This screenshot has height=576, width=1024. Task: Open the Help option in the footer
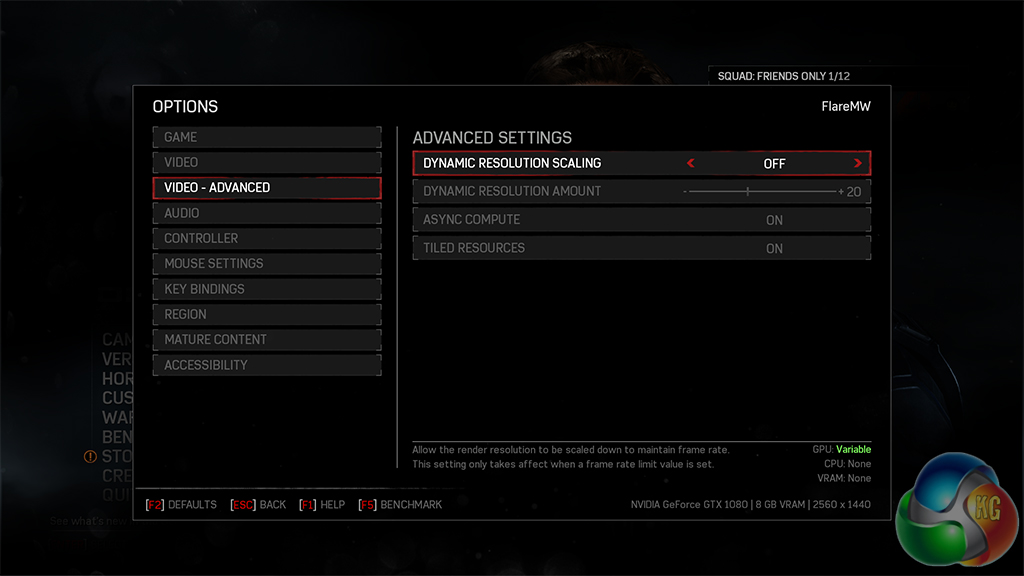tap(322, 505)
